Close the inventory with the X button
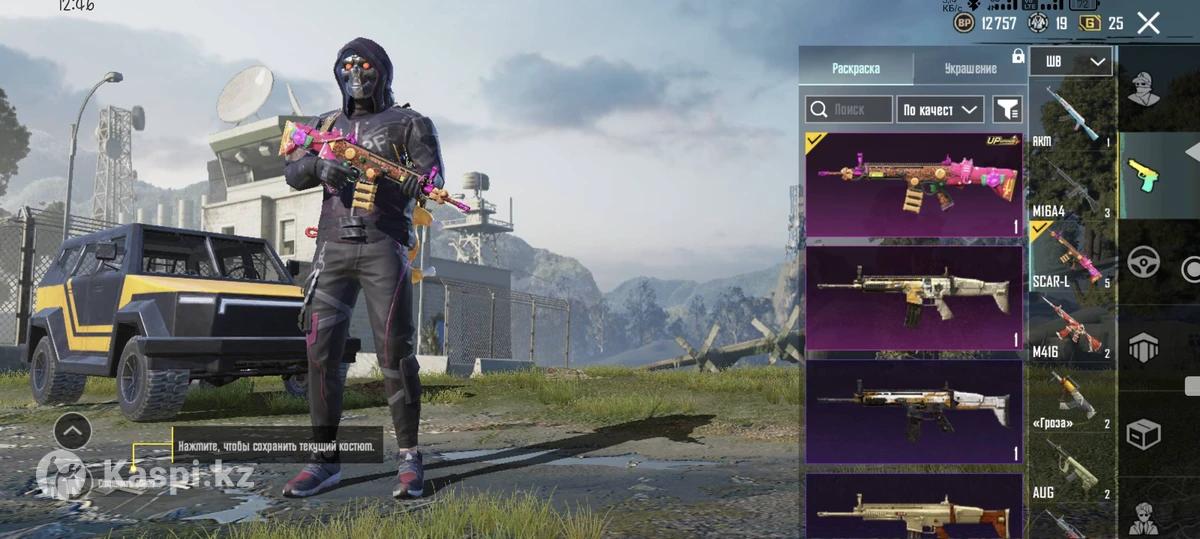The width and height of the screenshot is (1200, 539). pos(1148,23)
